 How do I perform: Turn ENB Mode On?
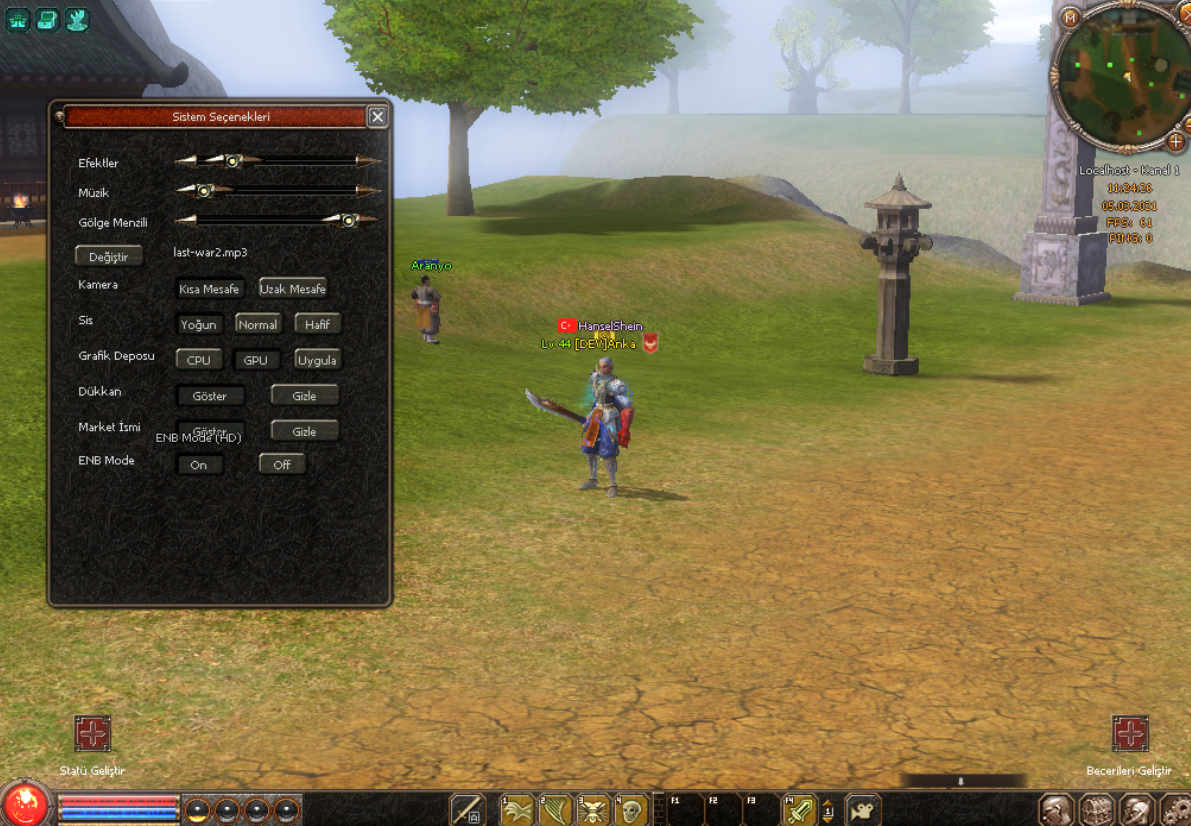[x=199, y=465]
